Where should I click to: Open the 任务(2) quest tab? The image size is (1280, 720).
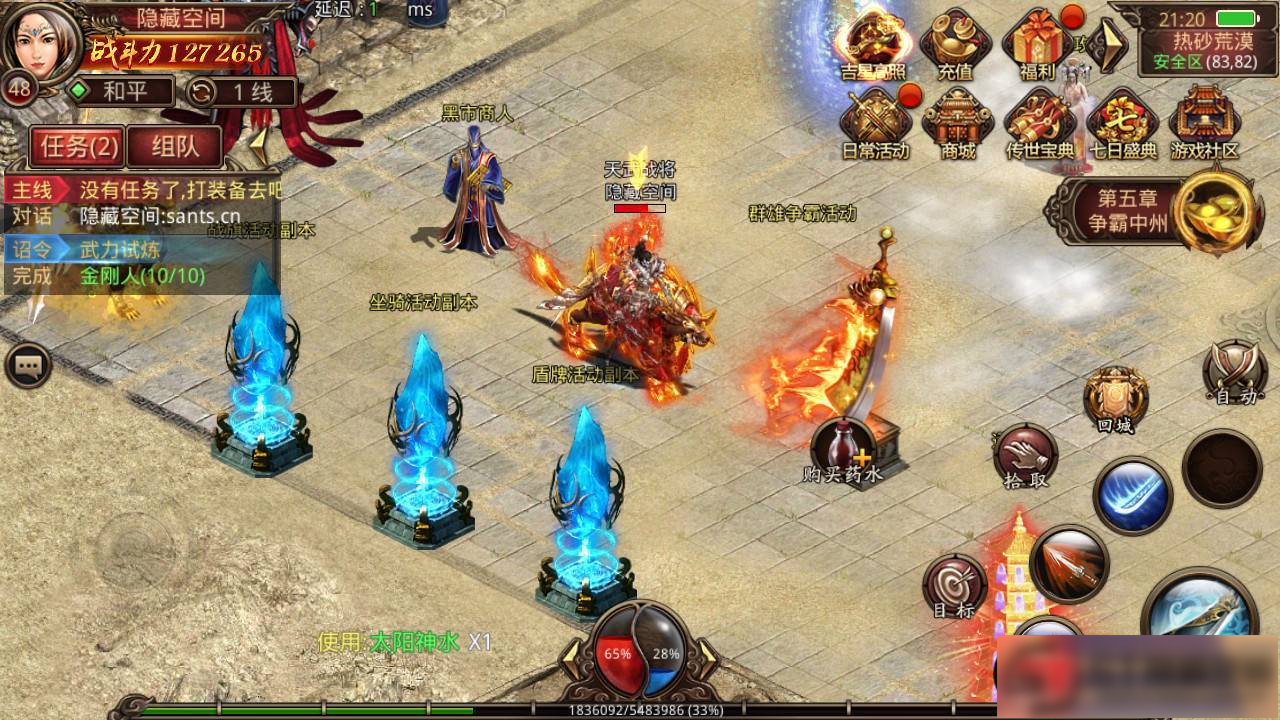coord(78,147)
